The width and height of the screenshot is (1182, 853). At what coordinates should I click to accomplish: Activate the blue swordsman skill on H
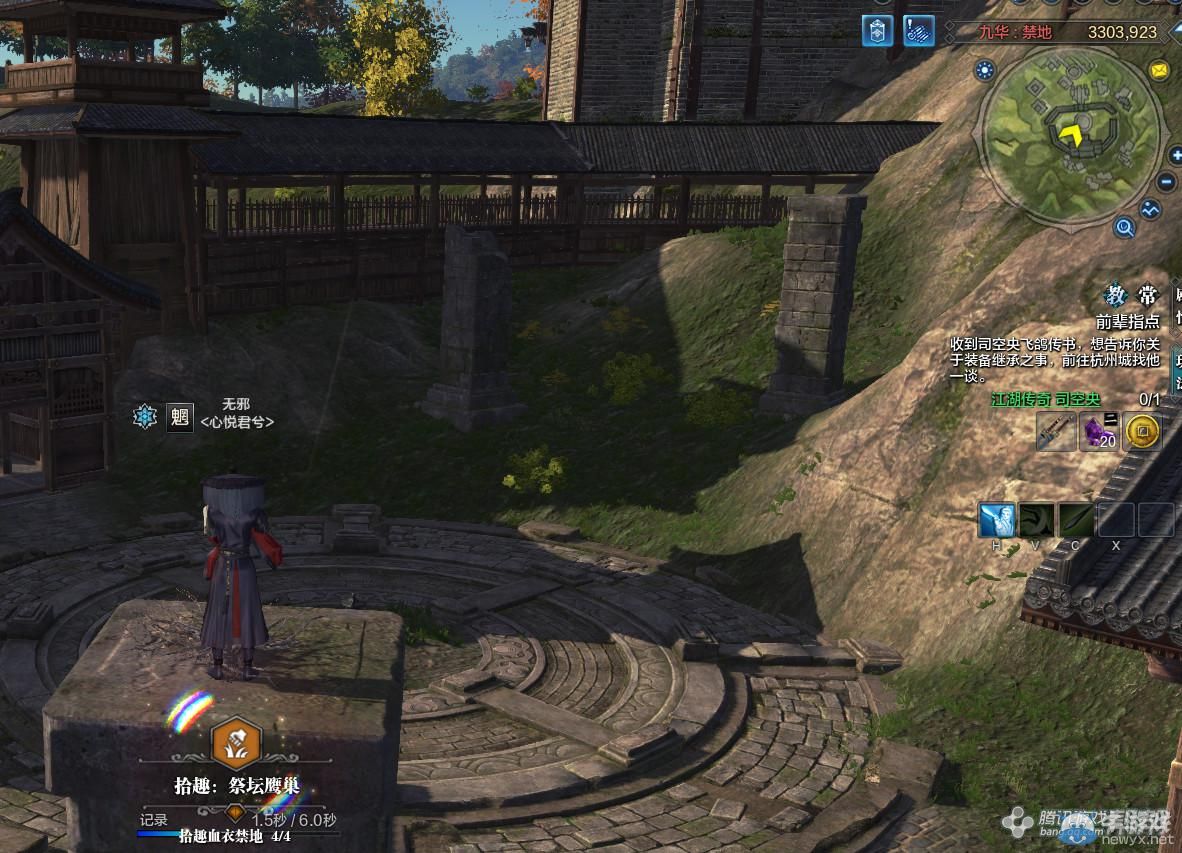click(x=997, y=520)
